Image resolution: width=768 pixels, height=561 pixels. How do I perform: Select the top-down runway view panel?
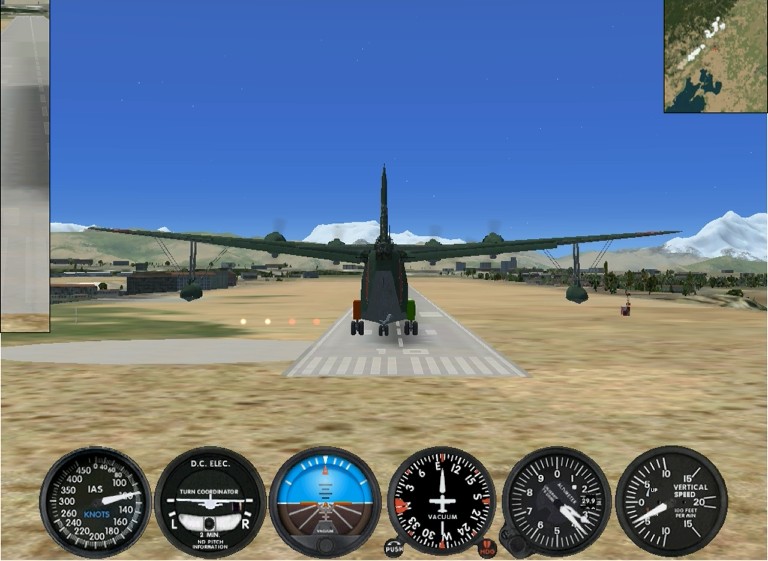coord(25,166)
